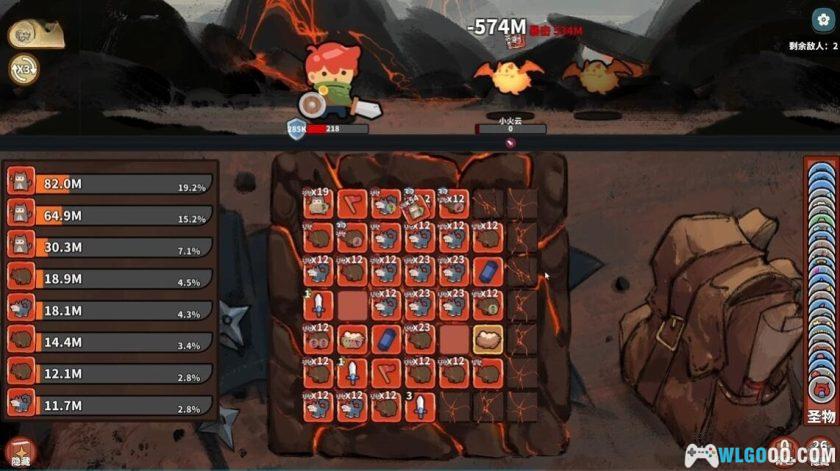Viewport: 840px width, 471px height.
Task: Pick the highlighted tan rock tile
Action: (x=487, y=339)
